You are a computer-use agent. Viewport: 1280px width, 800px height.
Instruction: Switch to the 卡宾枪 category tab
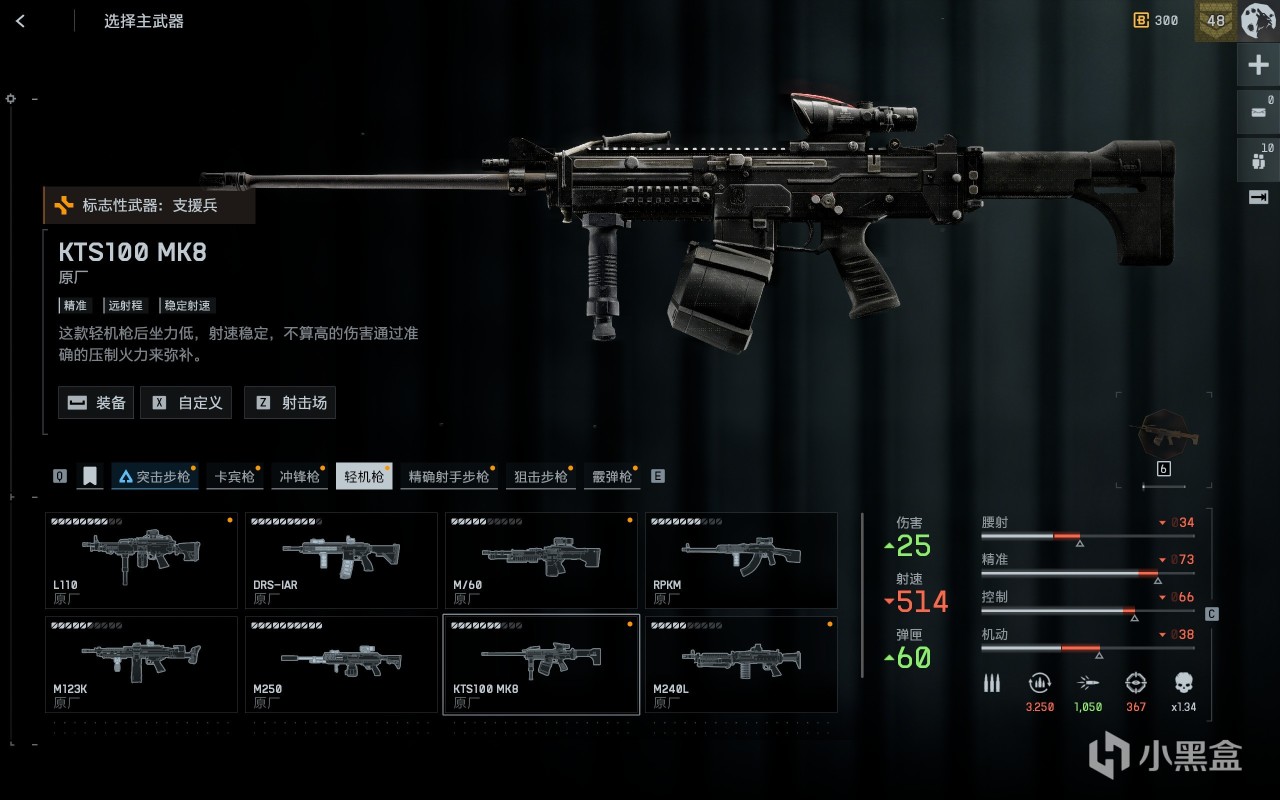(234, 477)
